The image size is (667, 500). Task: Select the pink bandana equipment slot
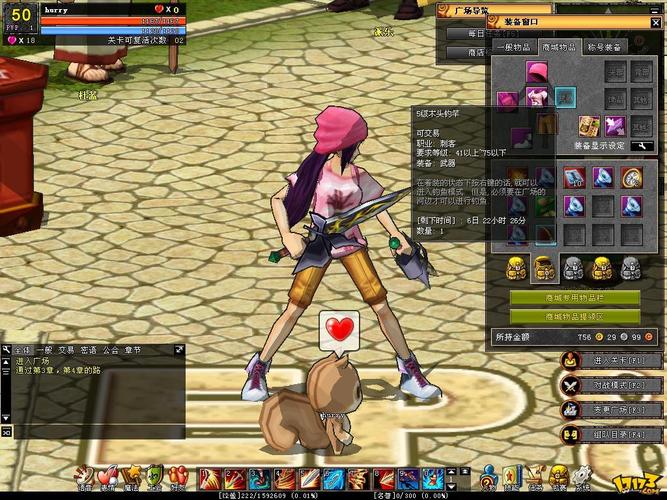coord(536,72)
